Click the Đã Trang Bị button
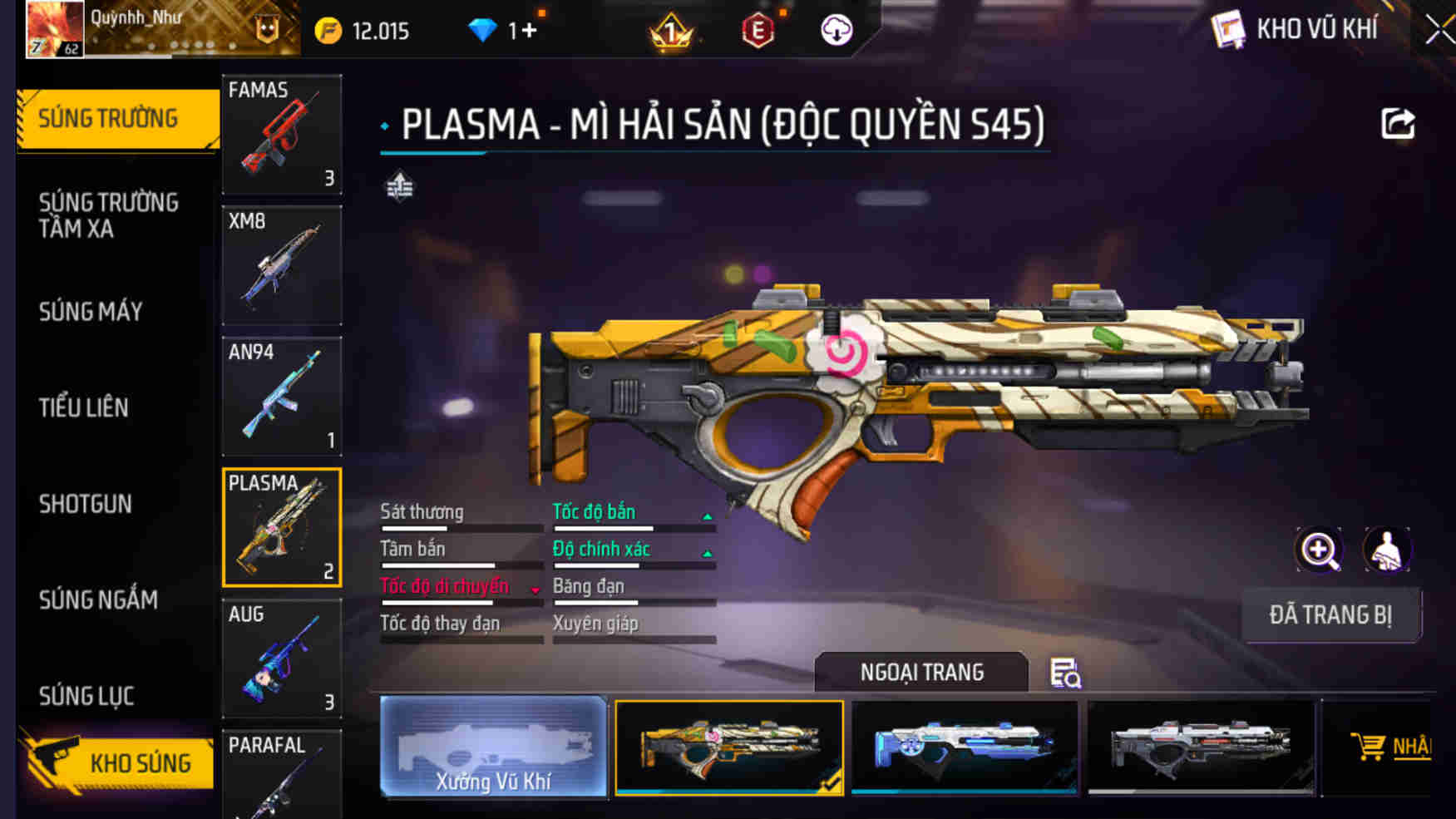The width and height of the screenshot is (1456, 819). [1330, 615]
